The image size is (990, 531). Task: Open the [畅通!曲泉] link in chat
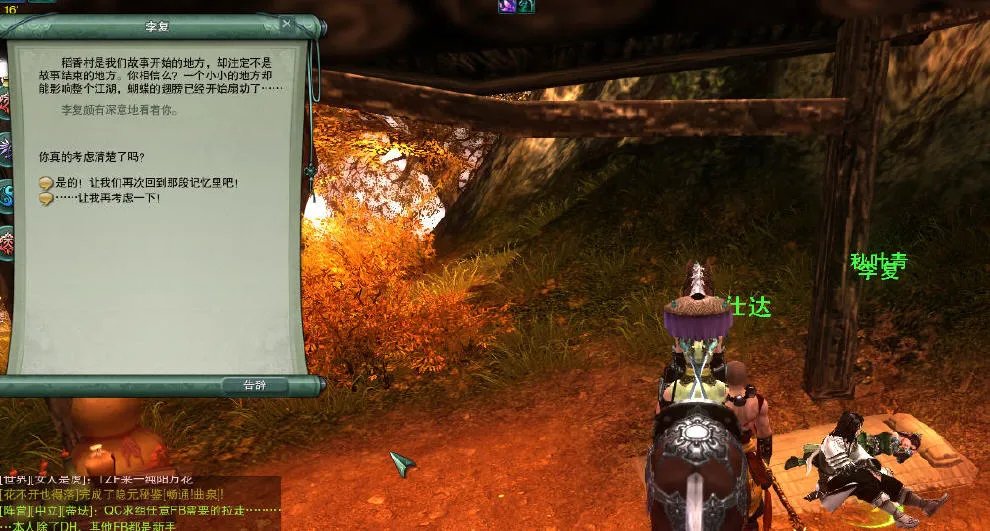pyautogui.click(x=190, y=494)
